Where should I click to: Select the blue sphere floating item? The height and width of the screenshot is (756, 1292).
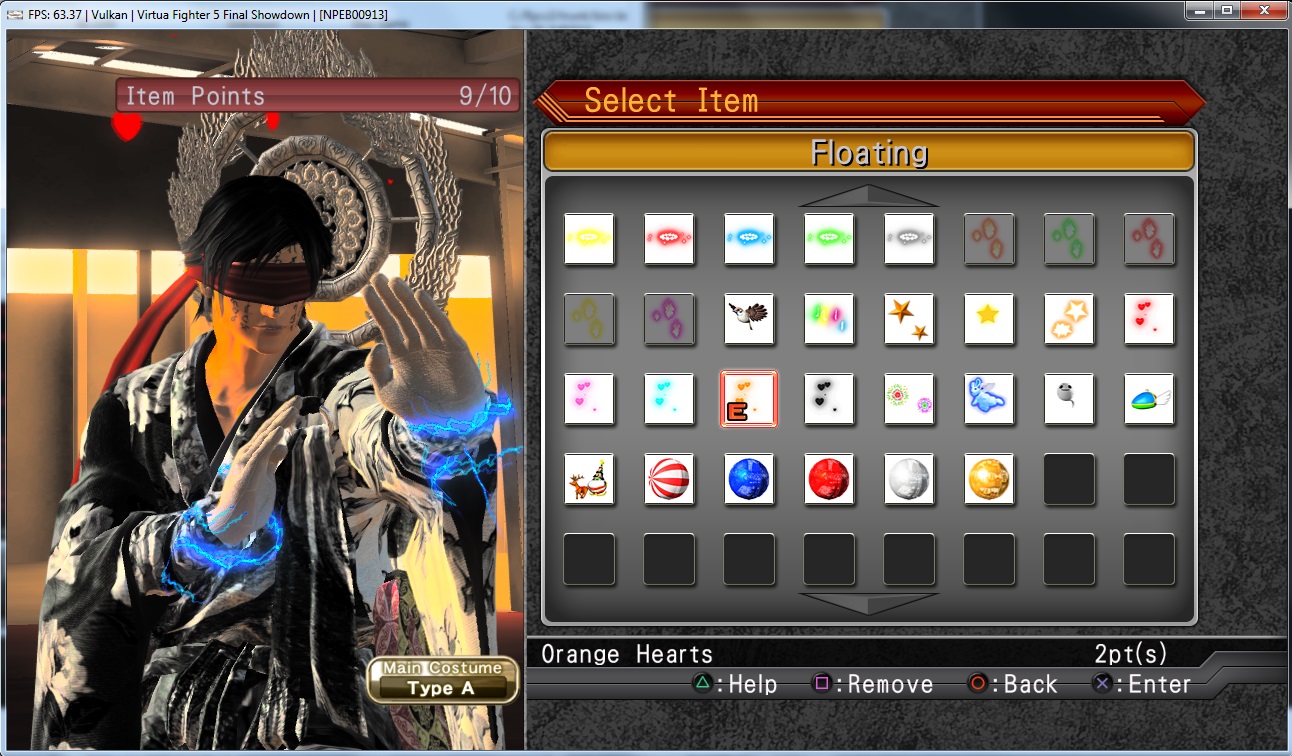click(749, 479)
